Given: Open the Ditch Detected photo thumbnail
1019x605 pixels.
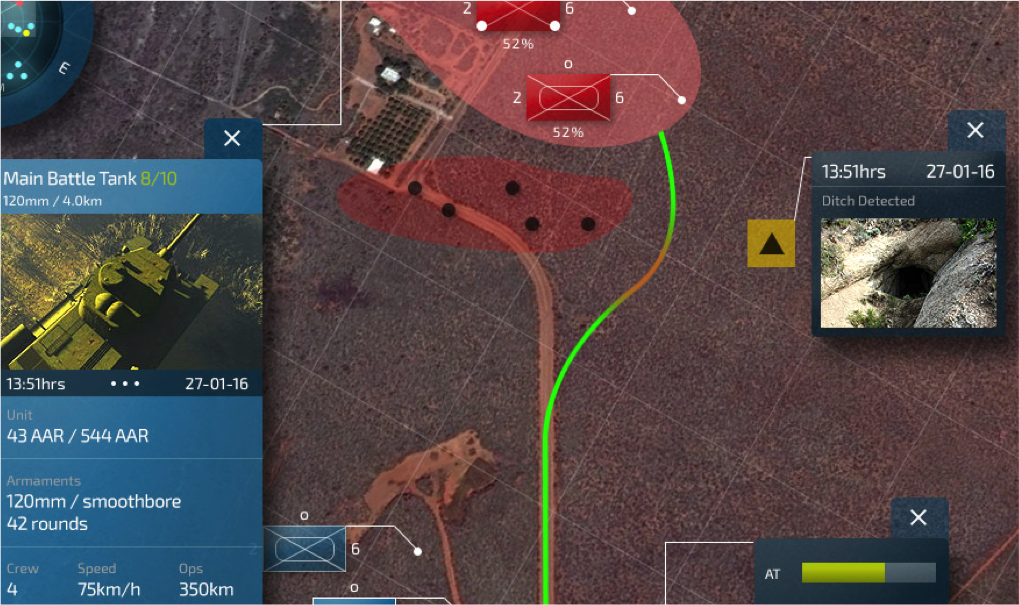Looking at the screenshot, I should click(x=908, y=273).
